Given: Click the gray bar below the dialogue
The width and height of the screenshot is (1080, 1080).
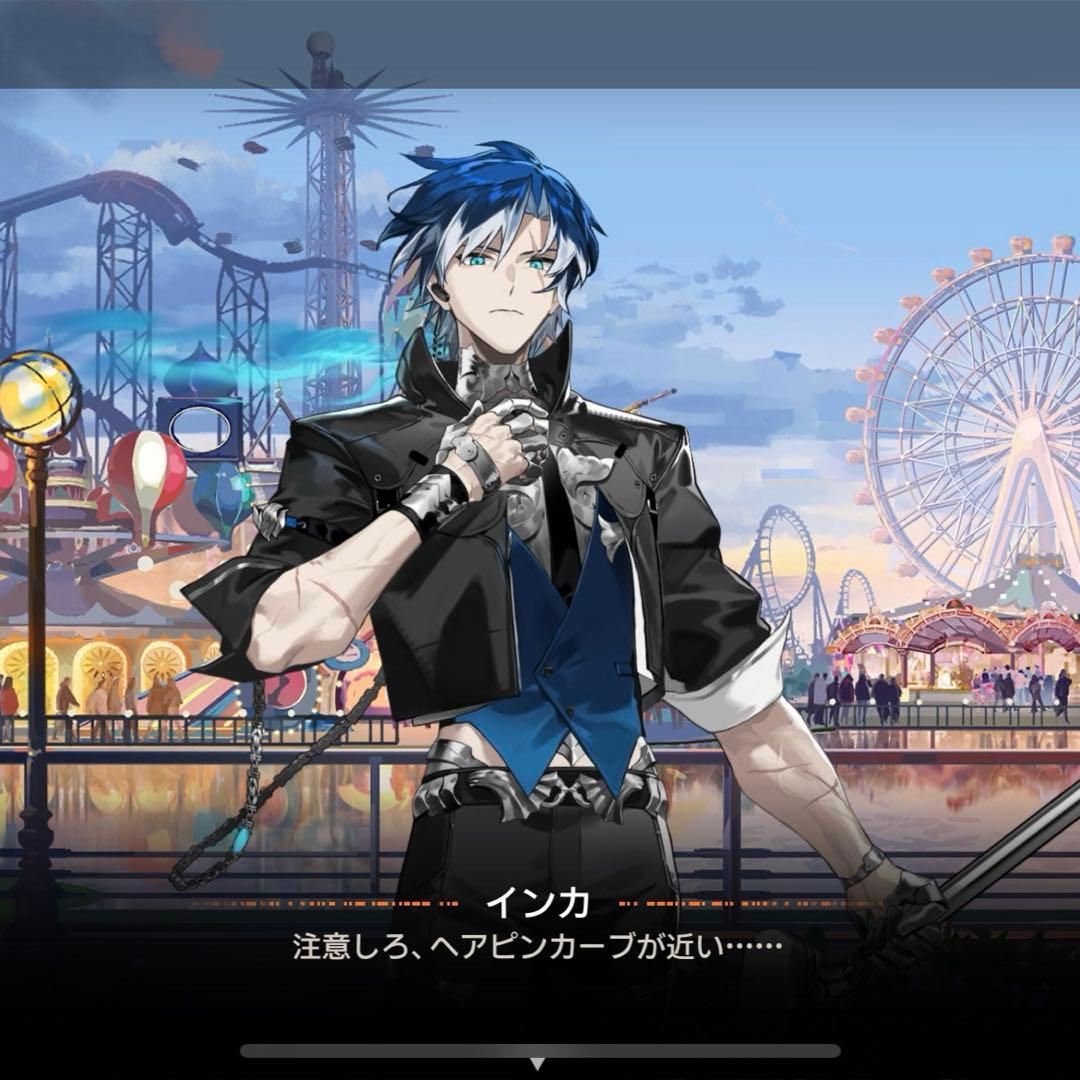Looking at the screenshot, I should coord(540,1050).
